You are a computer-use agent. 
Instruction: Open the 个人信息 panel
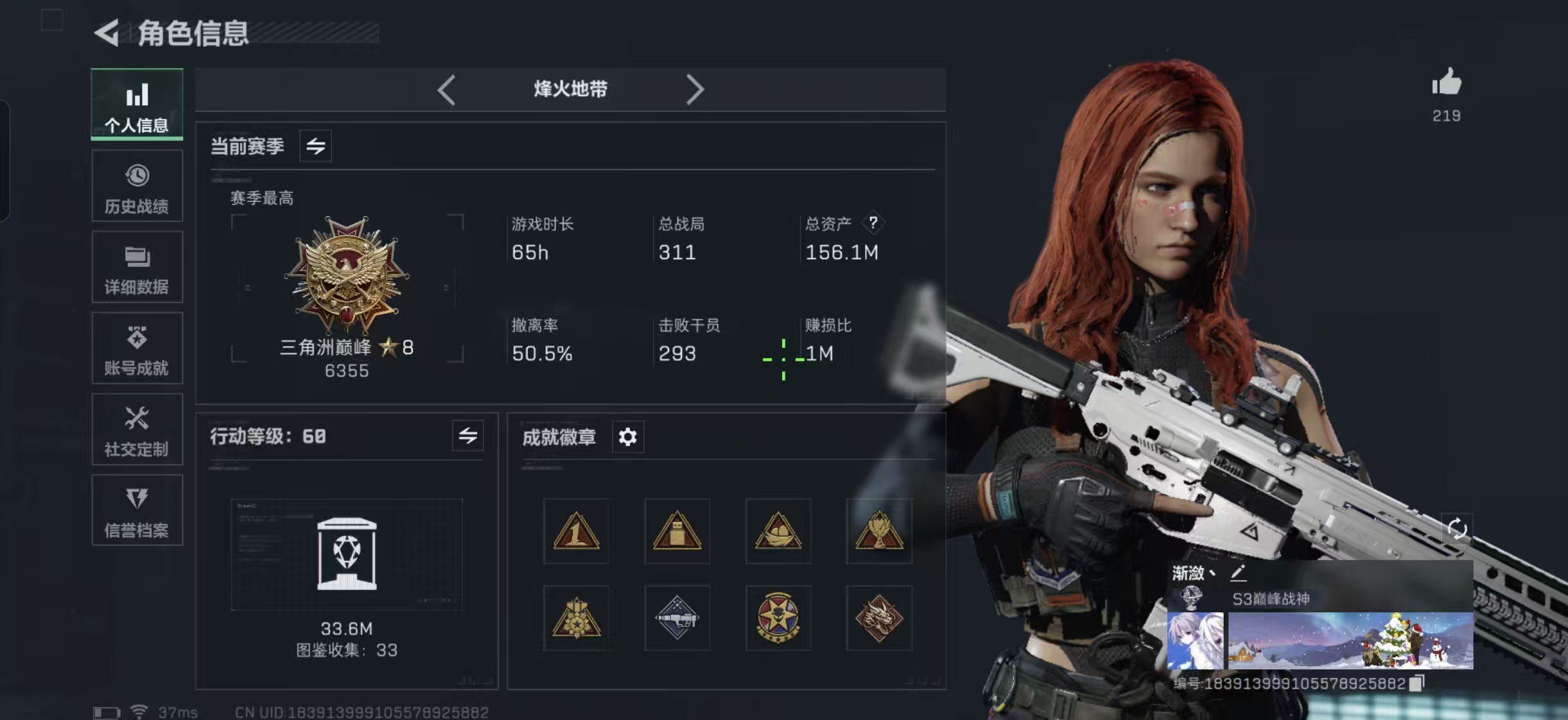click(x=137, y=105)
